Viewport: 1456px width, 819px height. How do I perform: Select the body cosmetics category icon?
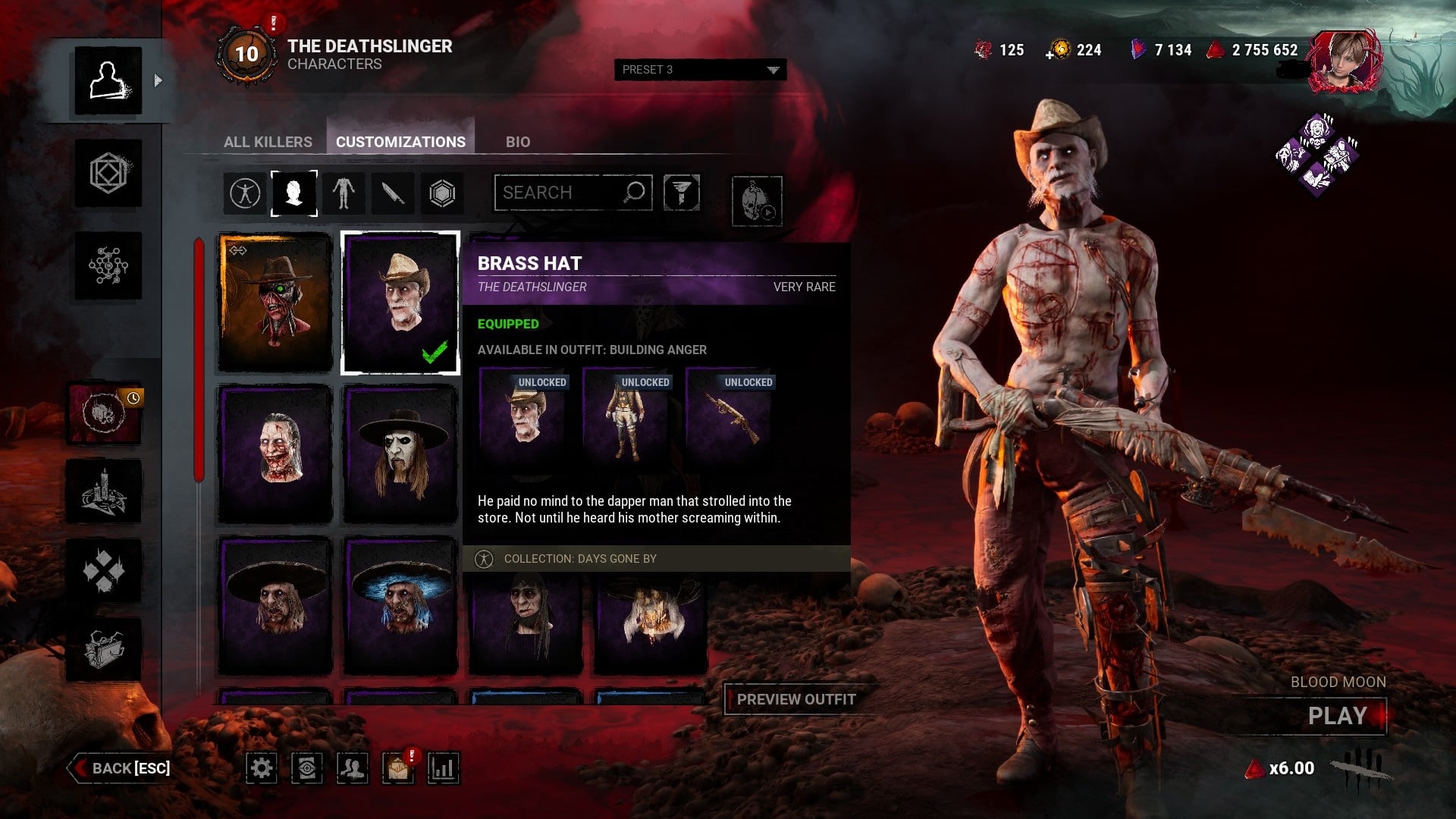click(x=343, y=193)
